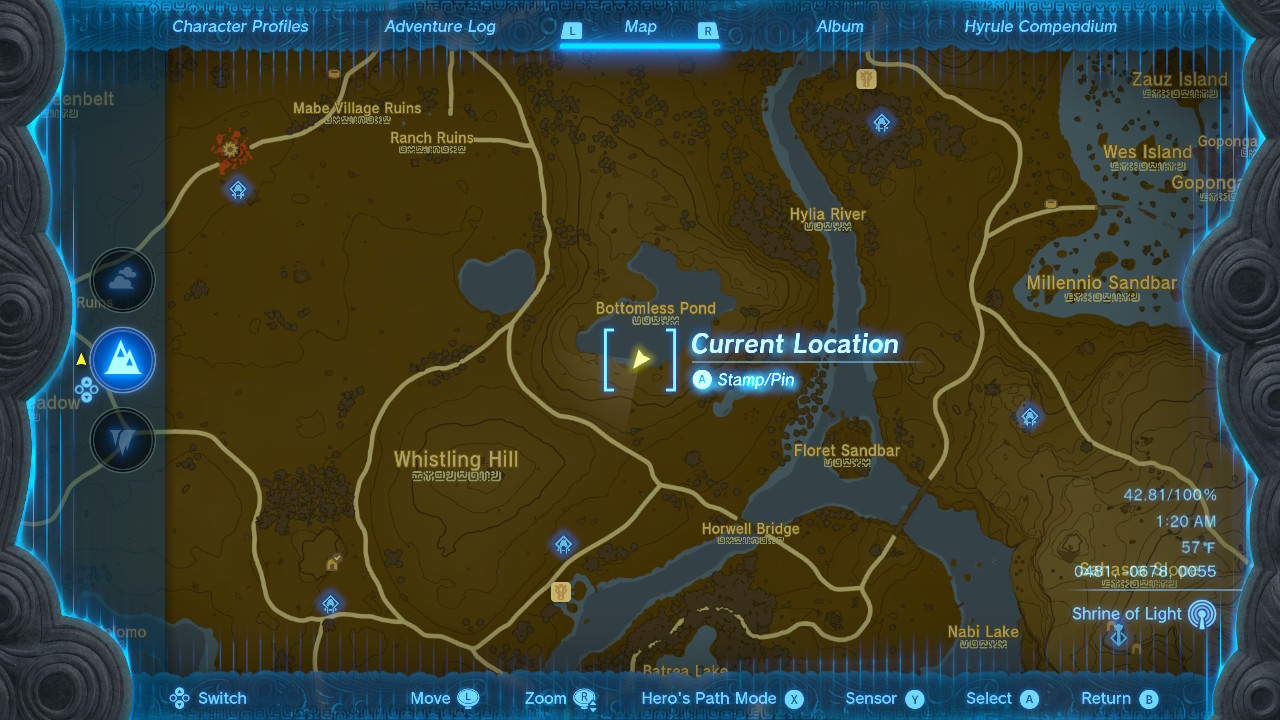Viewport: 1280px width, 720px height.
Task: Click the R tab-switch button next to Map
Action: click(x=708, y=31)
